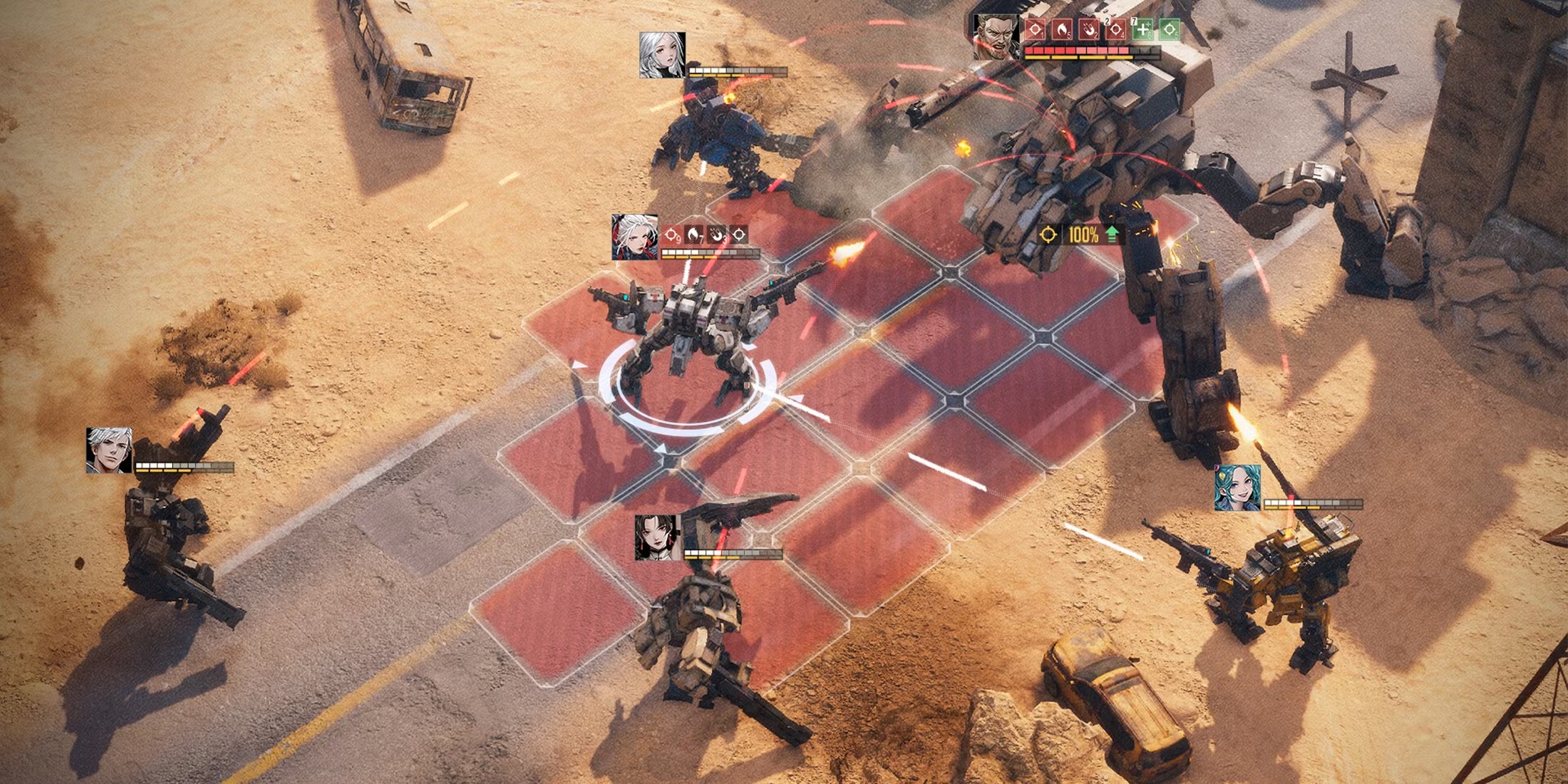Screen dimensions: 1568x784
Task: Inspect the boss's green plus buff icon
Action: tap(1142, 30)
